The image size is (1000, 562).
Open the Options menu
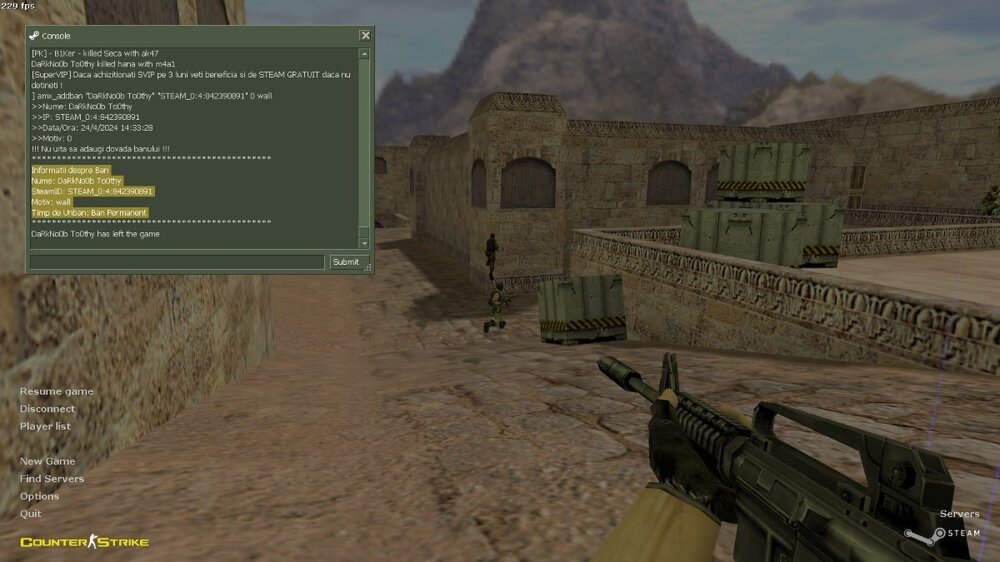click(39, 496)
